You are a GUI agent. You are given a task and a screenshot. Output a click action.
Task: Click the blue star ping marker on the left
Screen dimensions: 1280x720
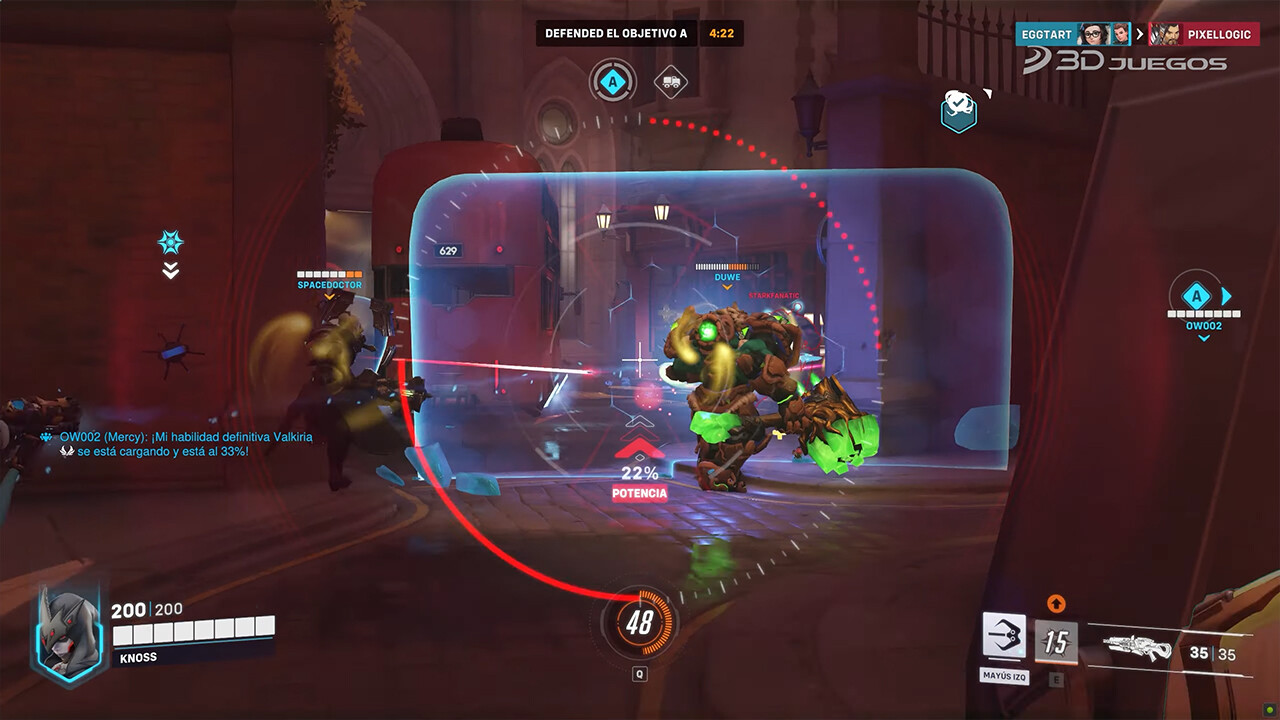(171, 241)
